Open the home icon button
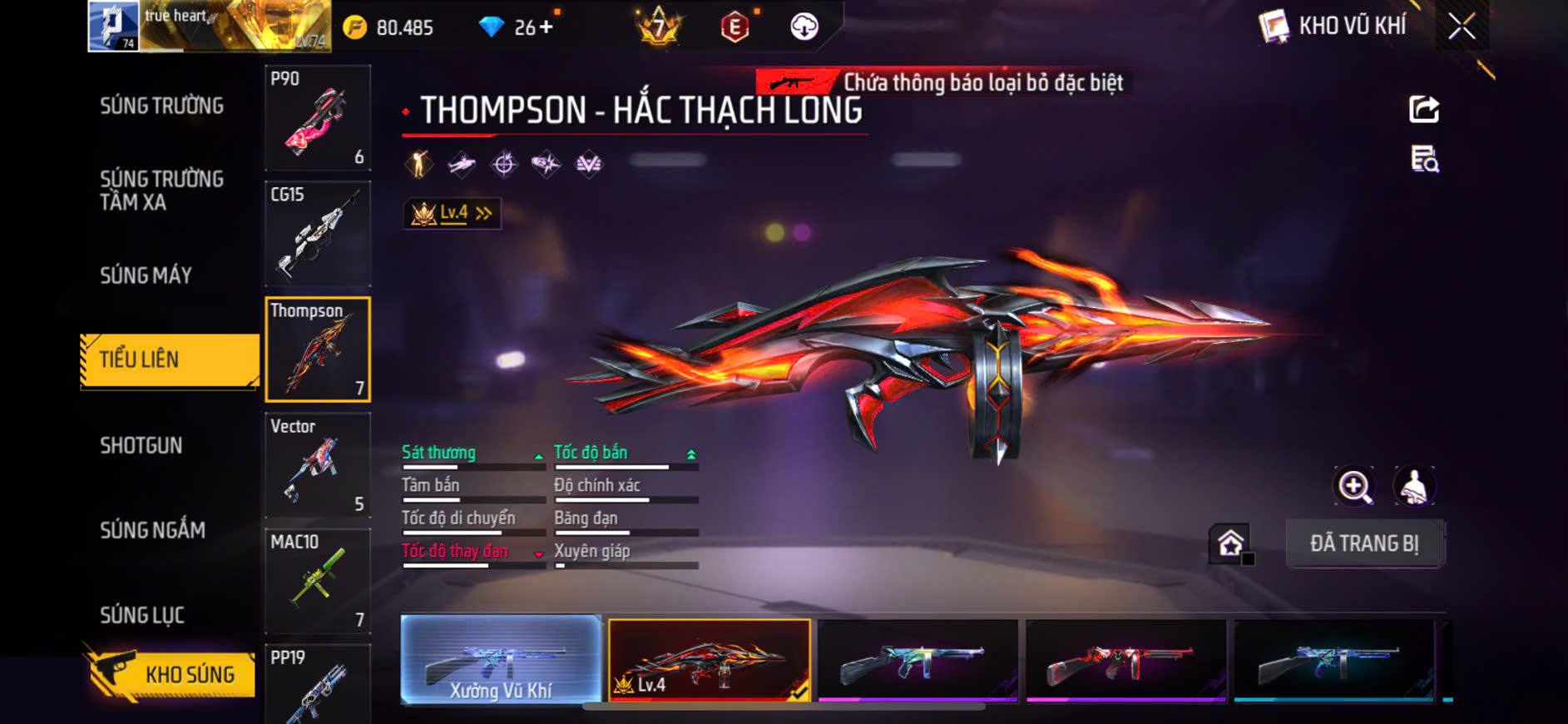The image size is (1568, 724). pyautogui.click(x=1230, y=543)
